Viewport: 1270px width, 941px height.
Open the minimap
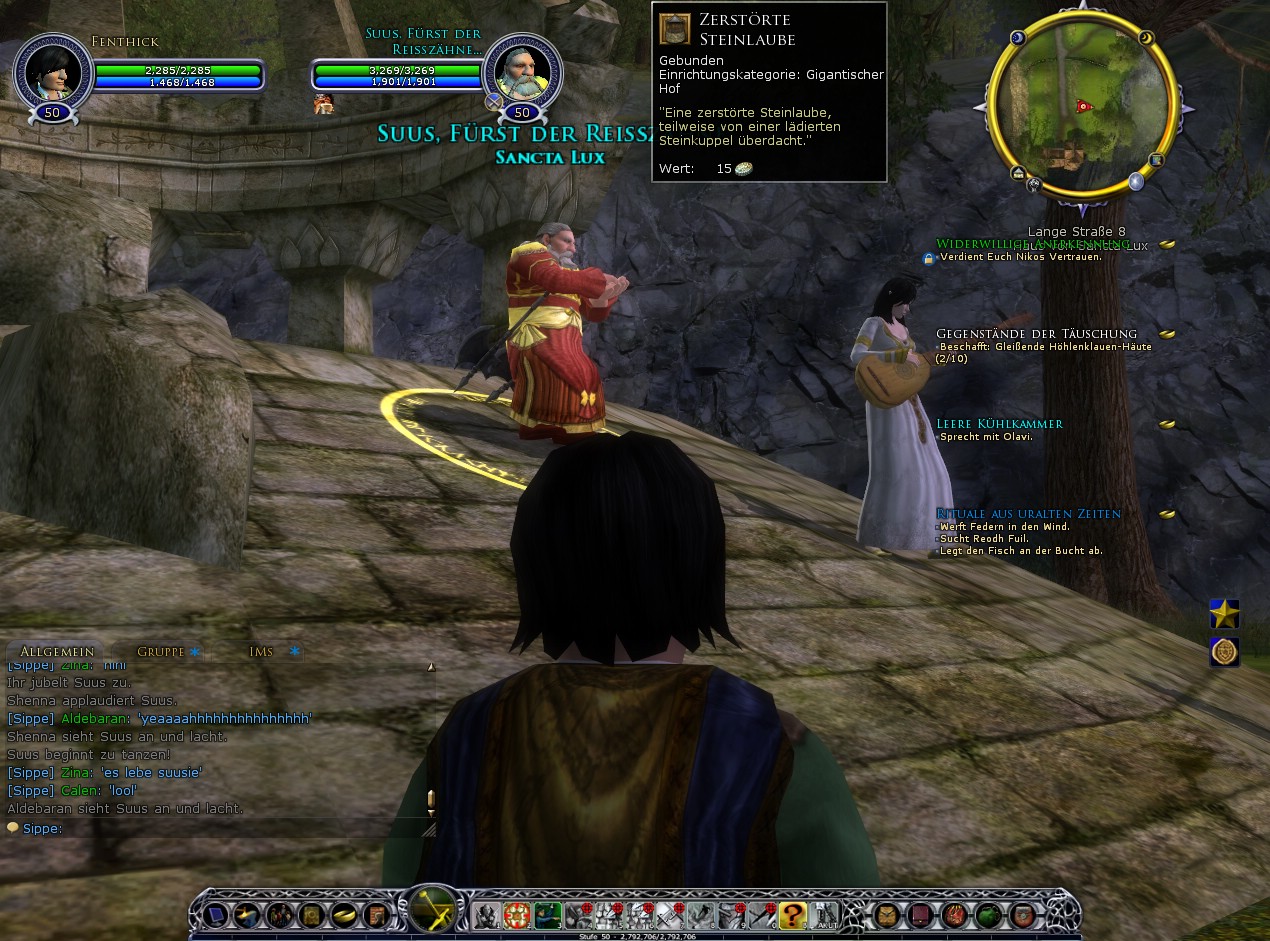[1081, 105]
